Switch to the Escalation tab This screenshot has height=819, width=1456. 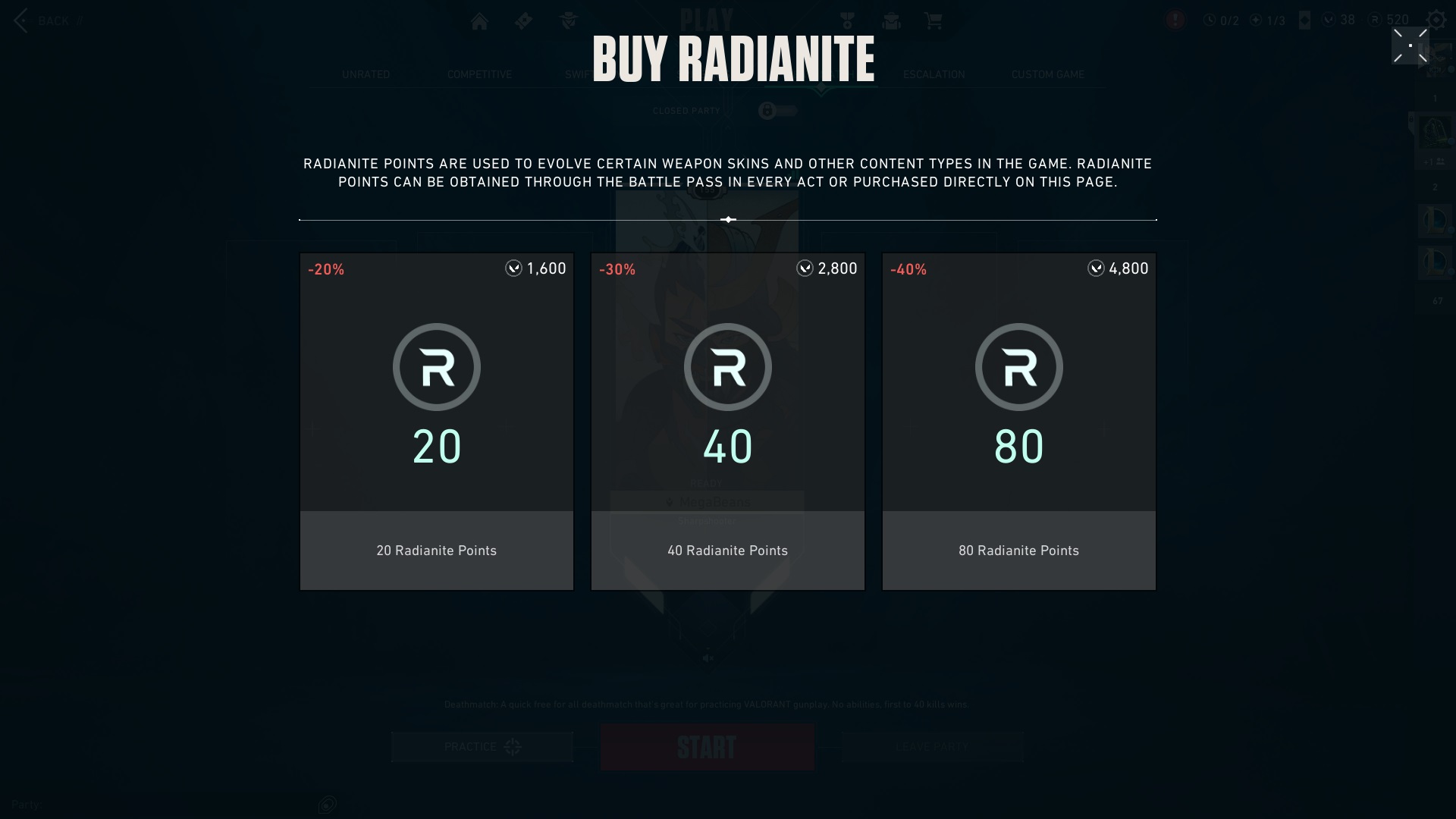(x=934, y=74)
